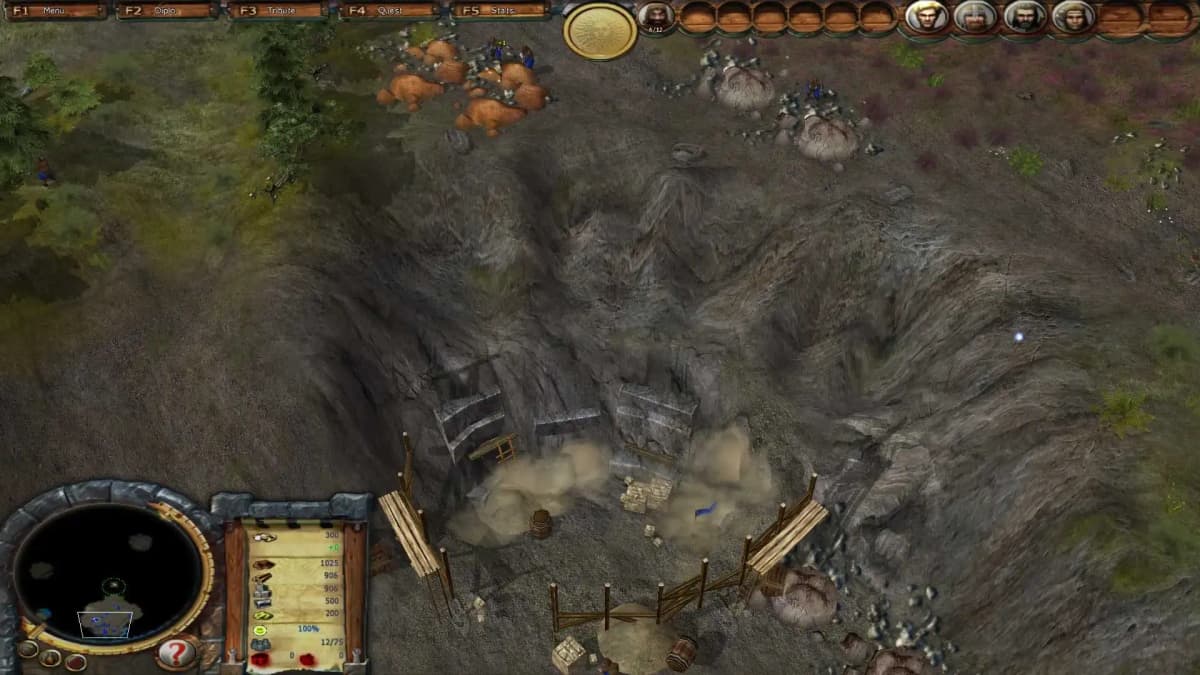This screenshot has height=675, width=1200.
Task: Open the F3 Tribute window
Action: coord(279,11)
